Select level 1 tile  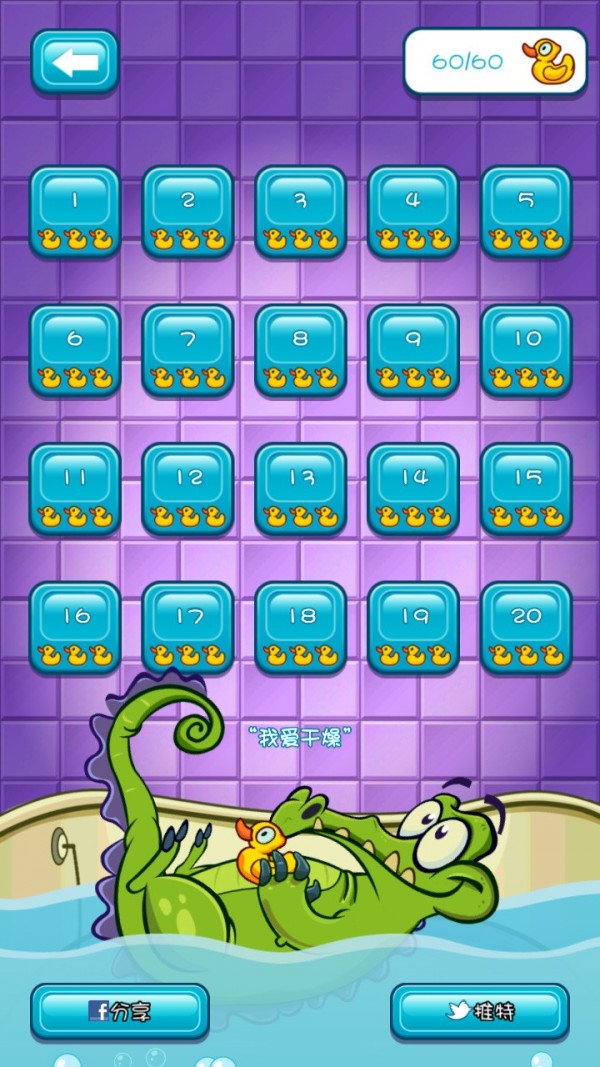click(x=75, y=211)
